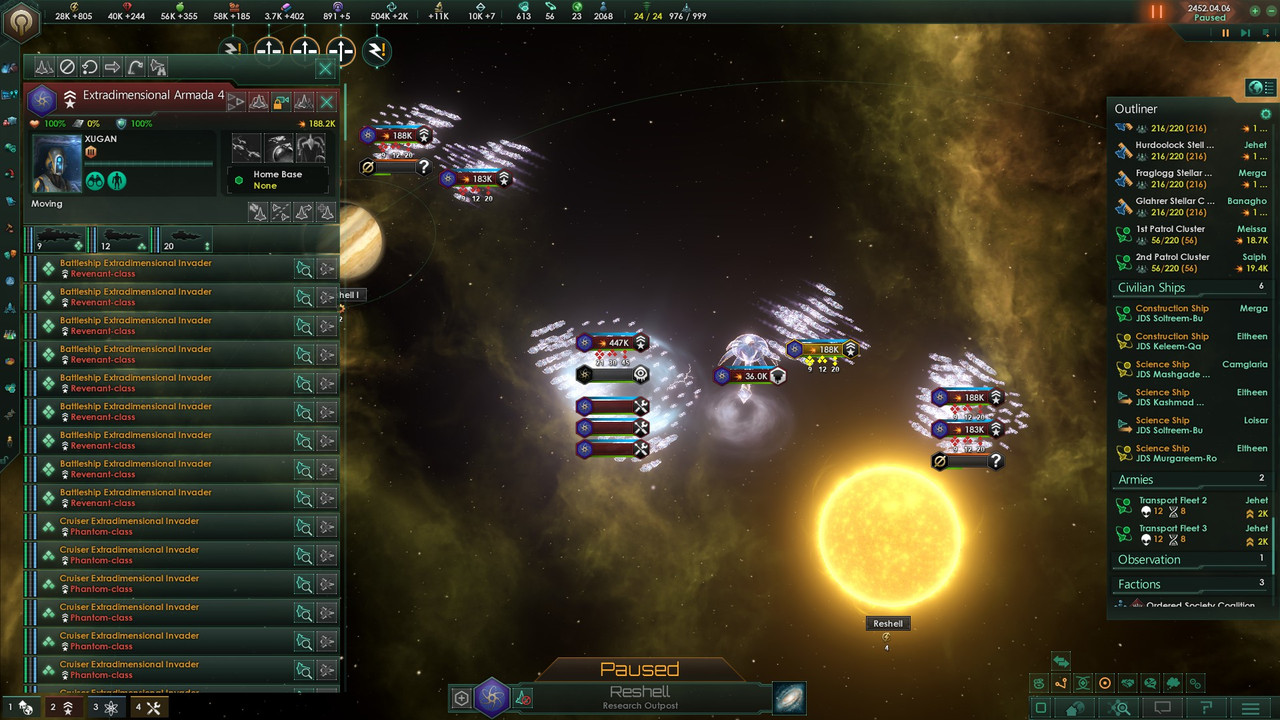The height and width of the screenshot is (720, 1280).
Task: Toggle the outliner globe list button
Action: click(x=1258, y=88)
